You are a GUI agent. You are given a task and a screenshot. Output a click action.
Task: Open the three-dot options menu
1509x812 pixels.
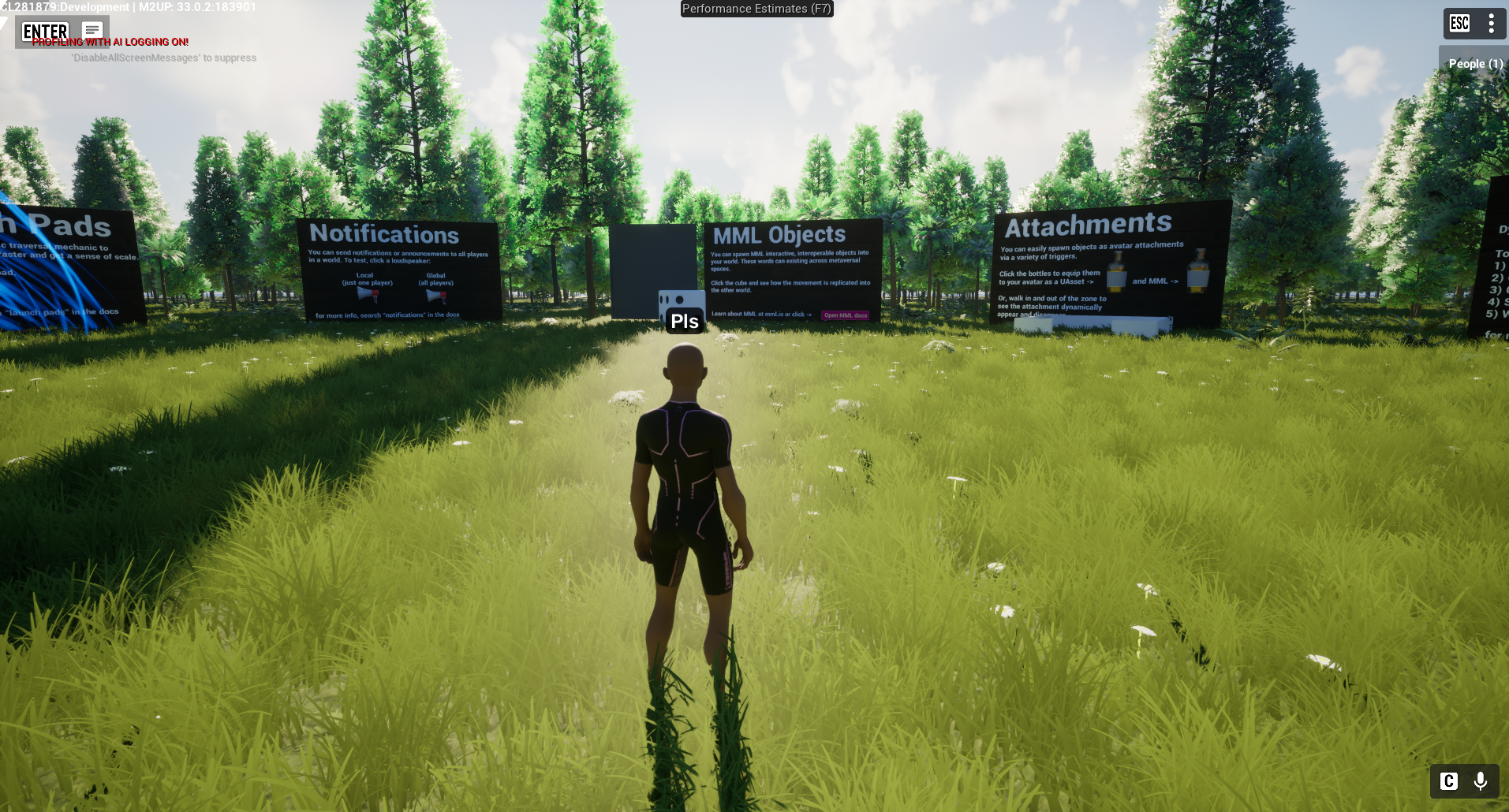pos(1491,23)
